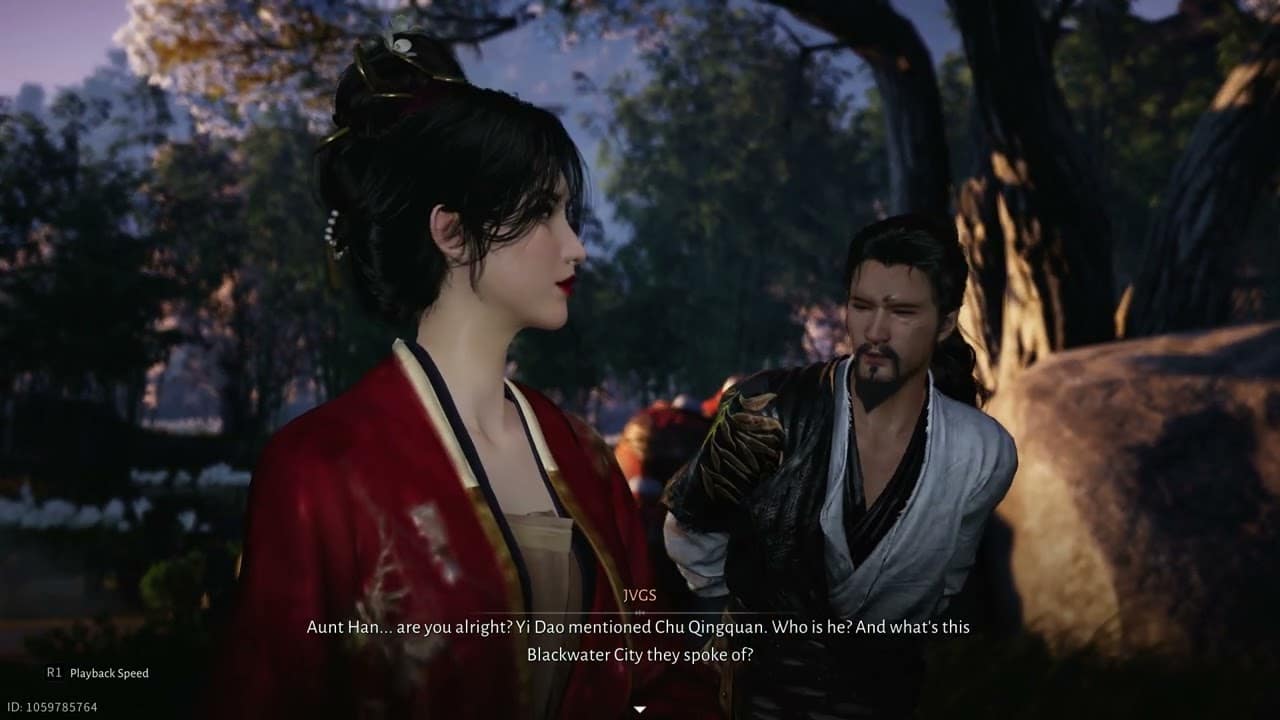The image size is (1280, 720).
Task: Change the Playback Speed option
Action: (x=98, y=673)
